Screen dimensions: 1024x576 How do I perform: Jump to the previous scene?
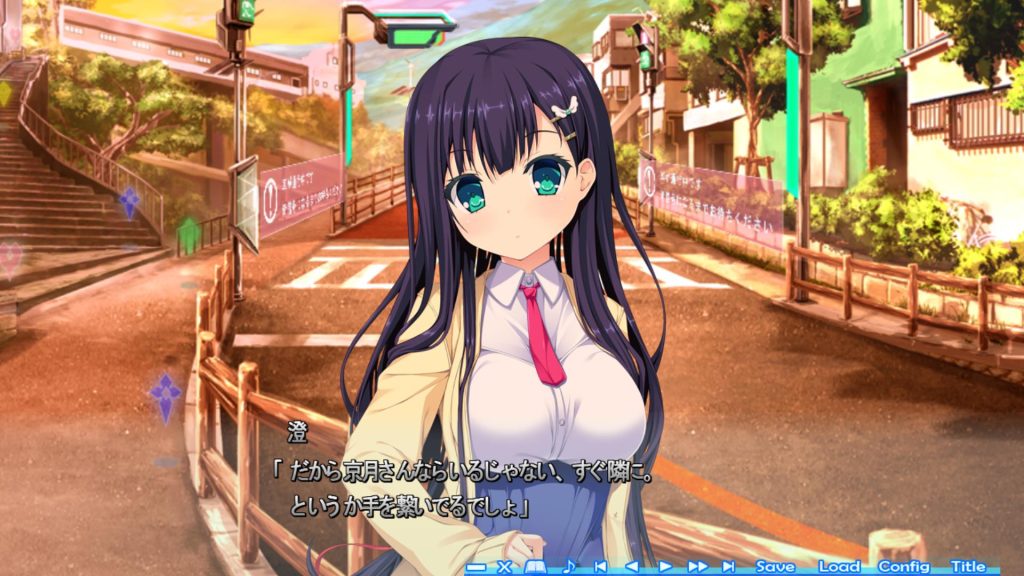point(600,567)
